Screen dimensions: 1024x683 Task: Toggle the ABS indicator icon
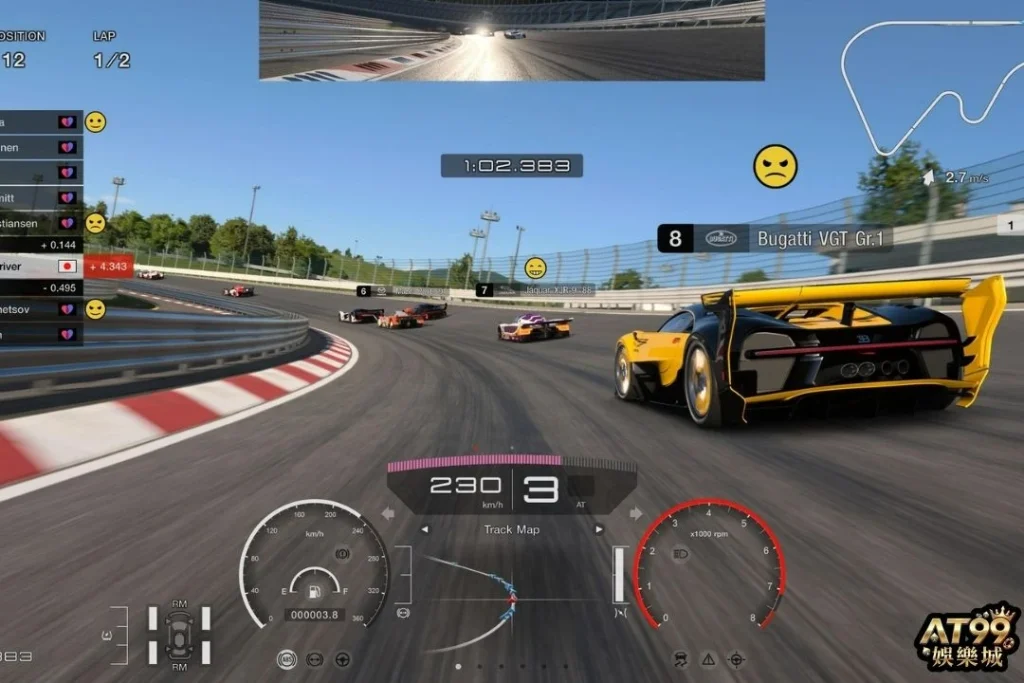tap(287, 660)
